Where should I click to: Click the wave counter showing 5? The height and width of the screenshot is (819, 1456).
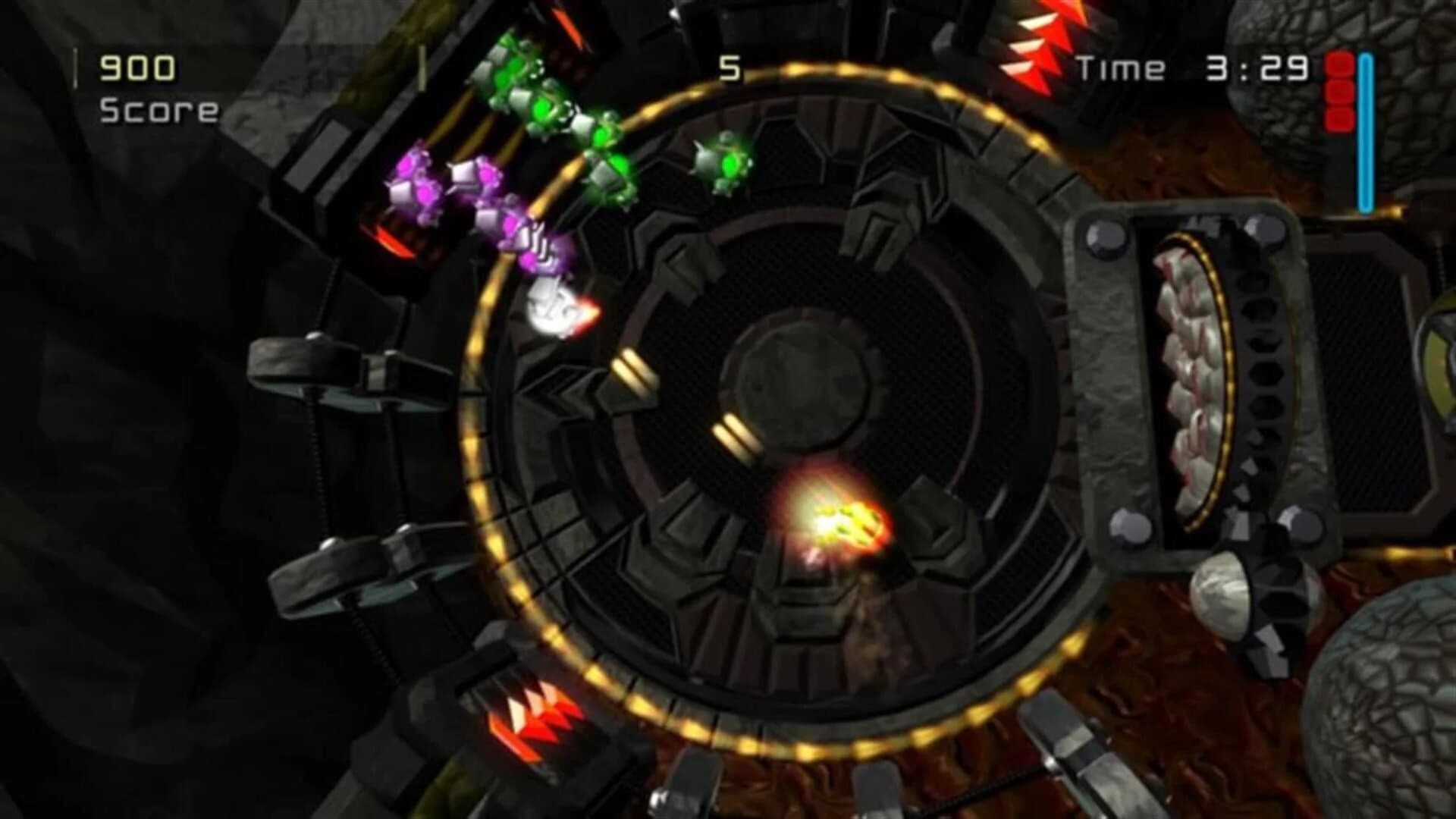point(730,68)
